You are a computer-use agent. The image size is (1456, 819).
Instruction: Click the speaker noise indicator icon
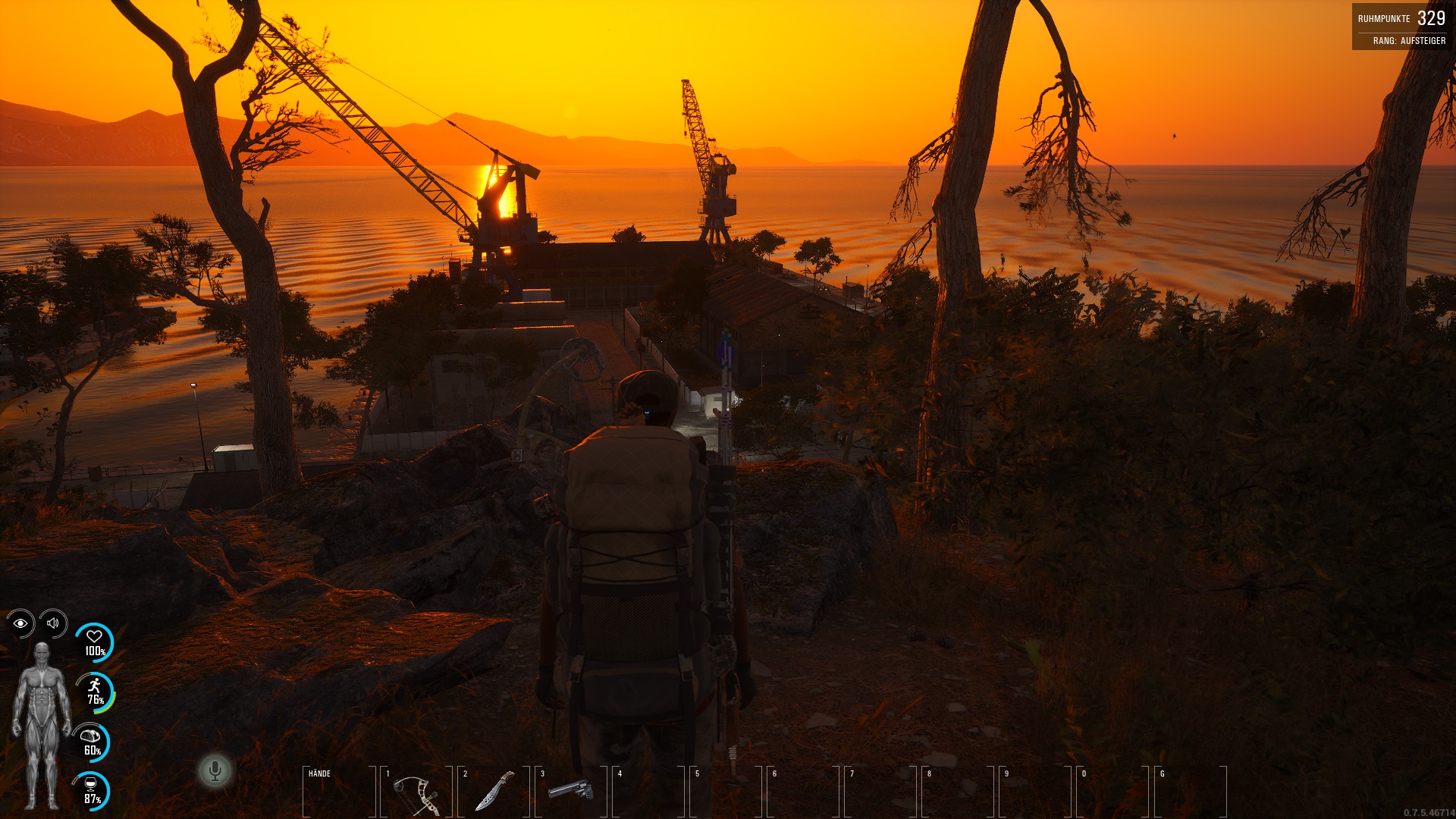[53, 623]
